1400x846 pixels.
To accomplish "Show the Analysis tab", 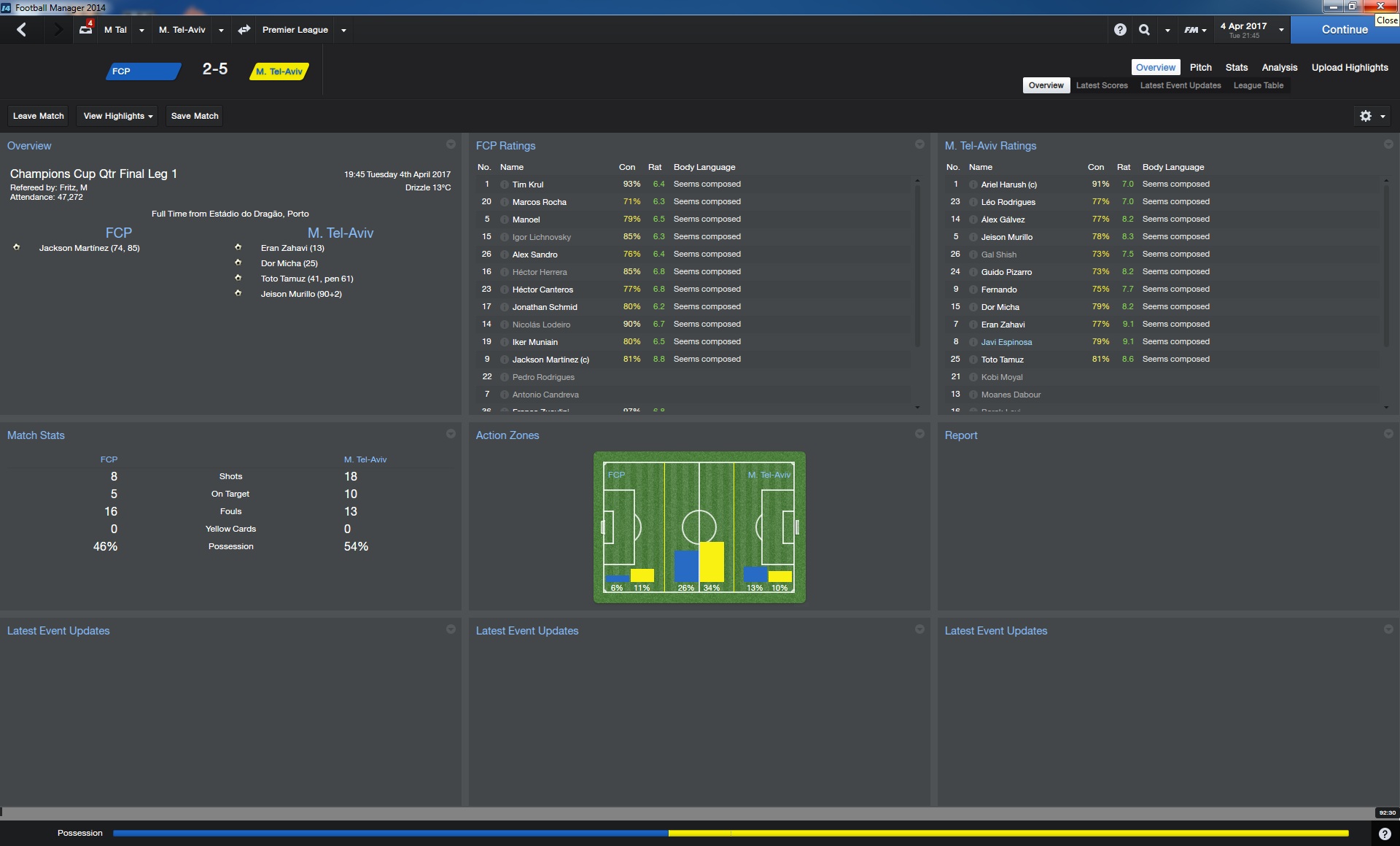I will point(1279,67).
